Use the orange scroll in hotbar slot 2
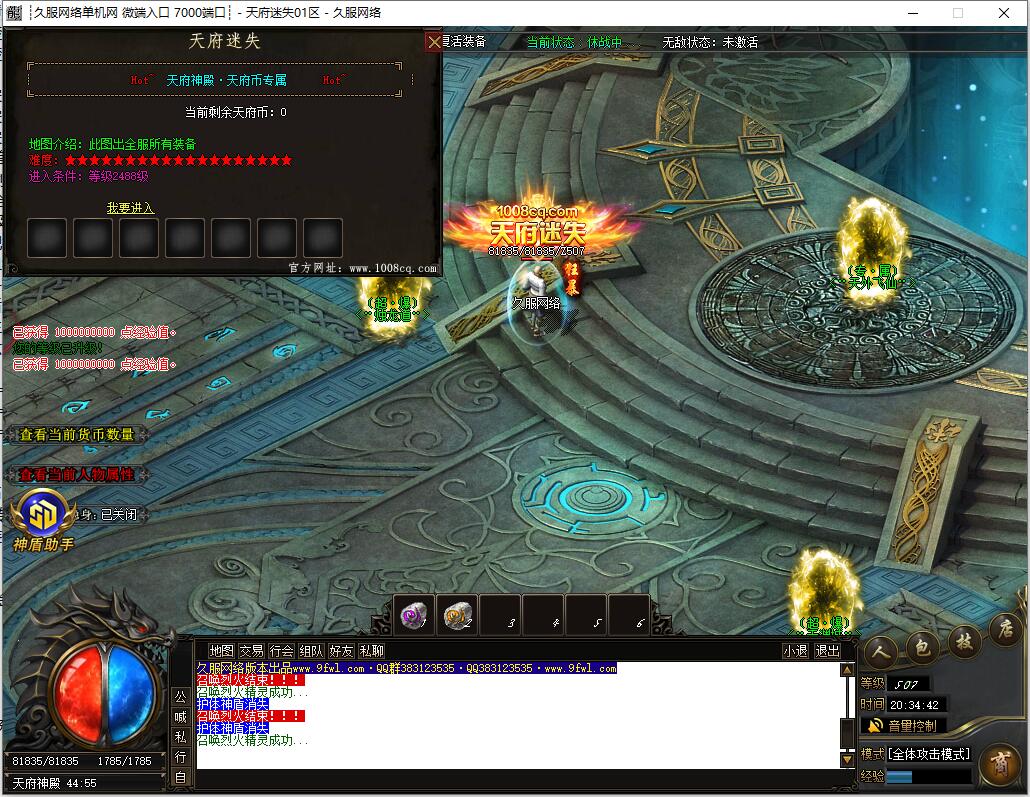The image size is (1030, 797). (457, 615)
